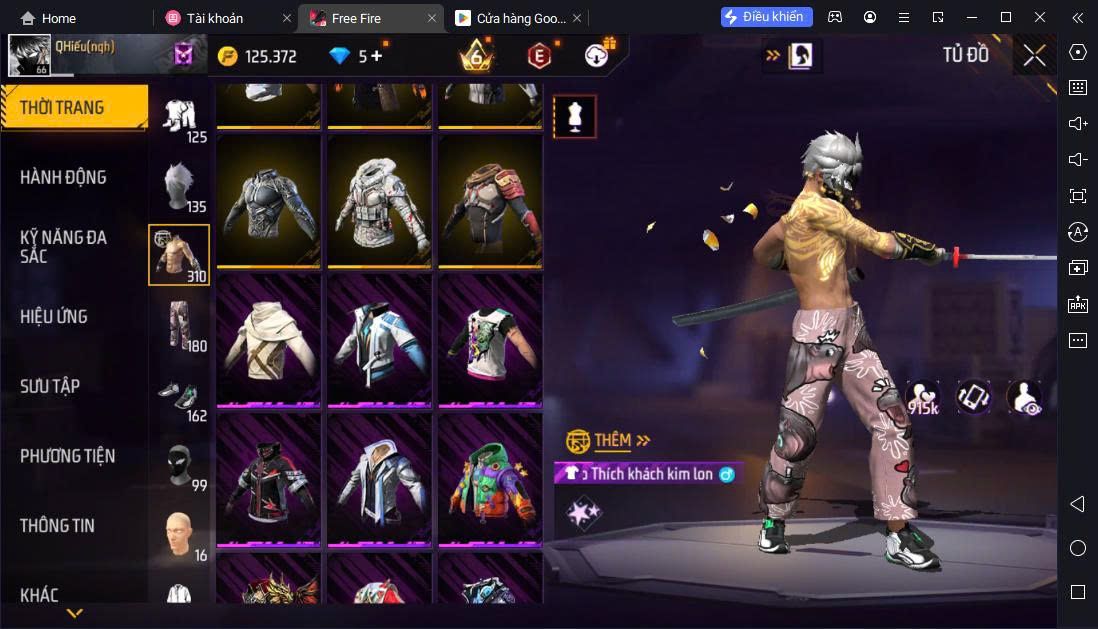Click the mannequin outfit preview icon
Screen dimensions: 1098x629
[575, 117]
